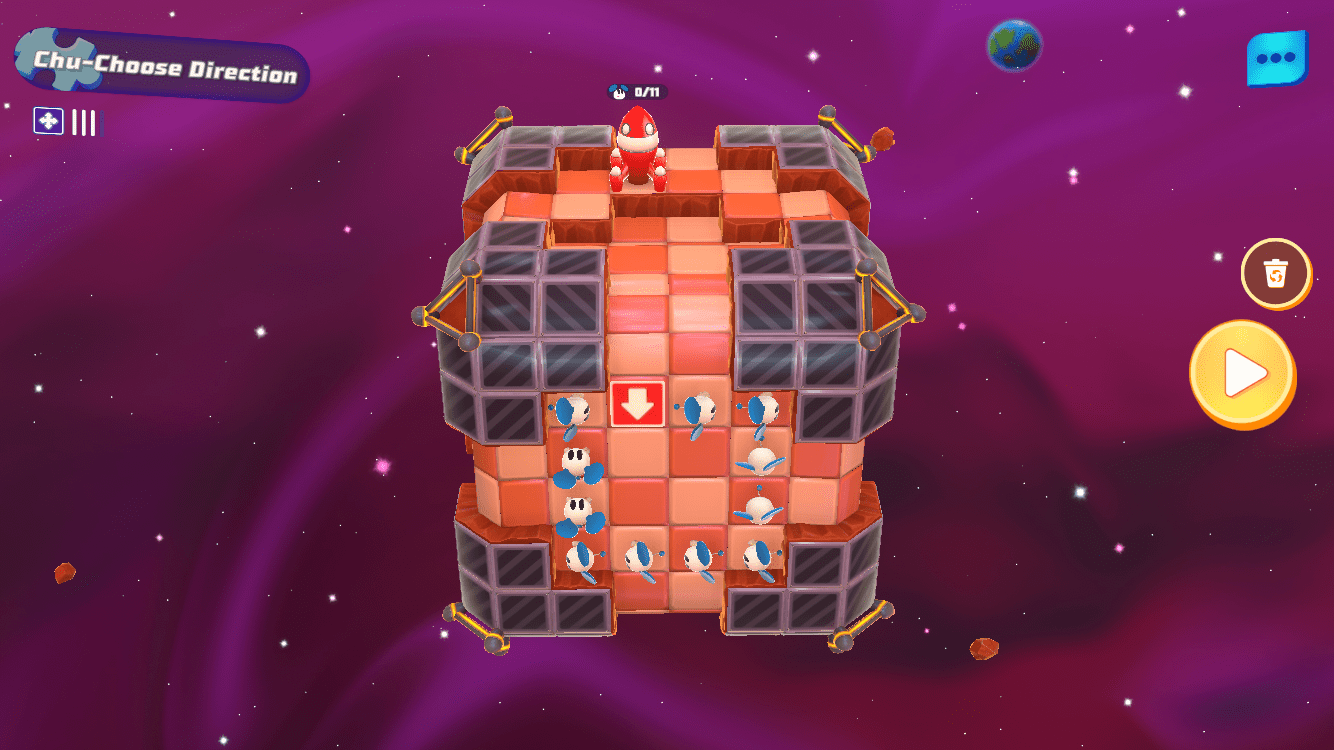Select the red down arrow tile on the board
Image resolution: width=1334 pixels, height=750 pixels.
point(638,403)
